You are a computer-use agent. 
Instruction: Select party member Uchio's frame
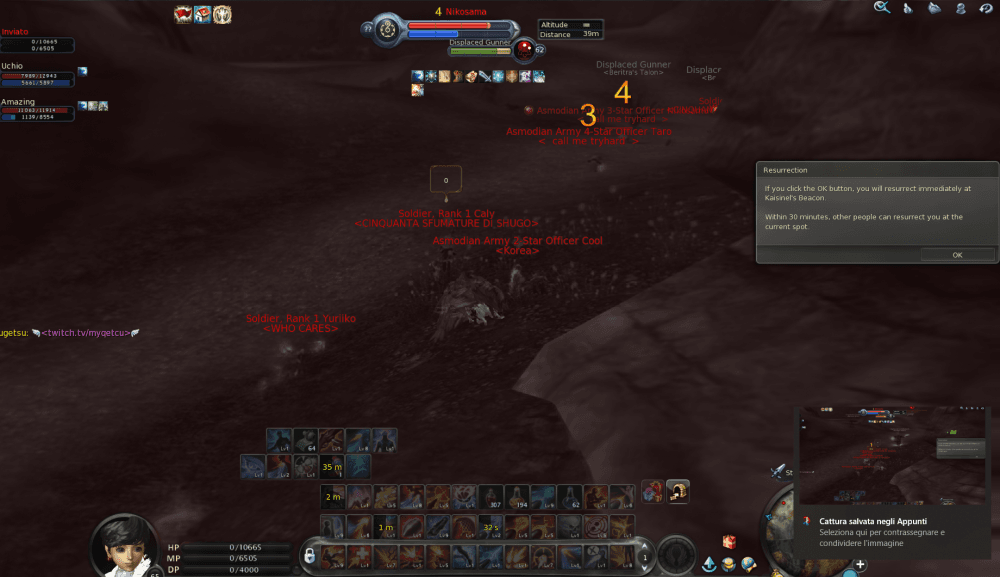37,76
